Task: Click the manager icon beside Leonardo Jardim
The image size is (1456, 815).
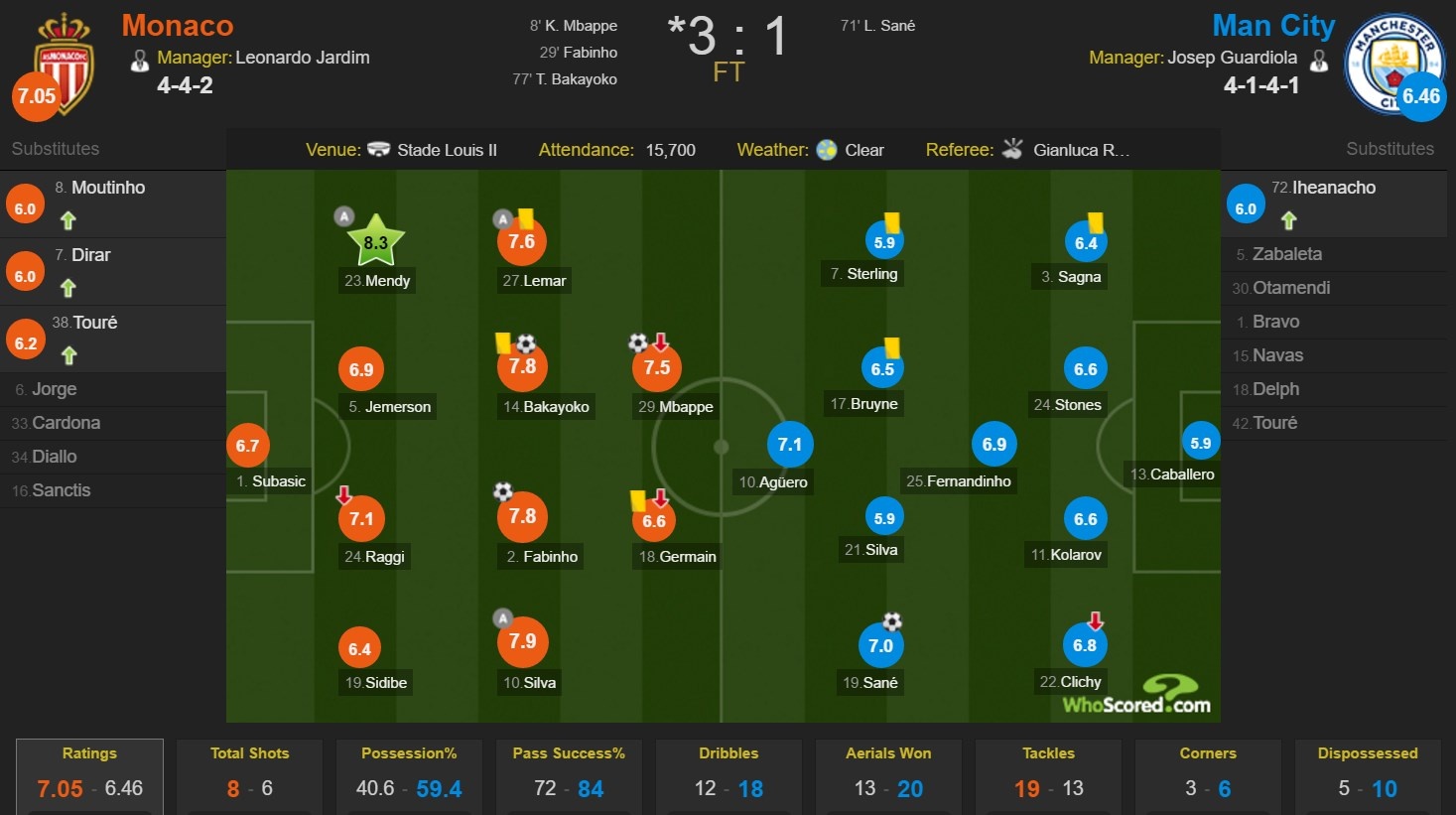Action: point(140,59)
